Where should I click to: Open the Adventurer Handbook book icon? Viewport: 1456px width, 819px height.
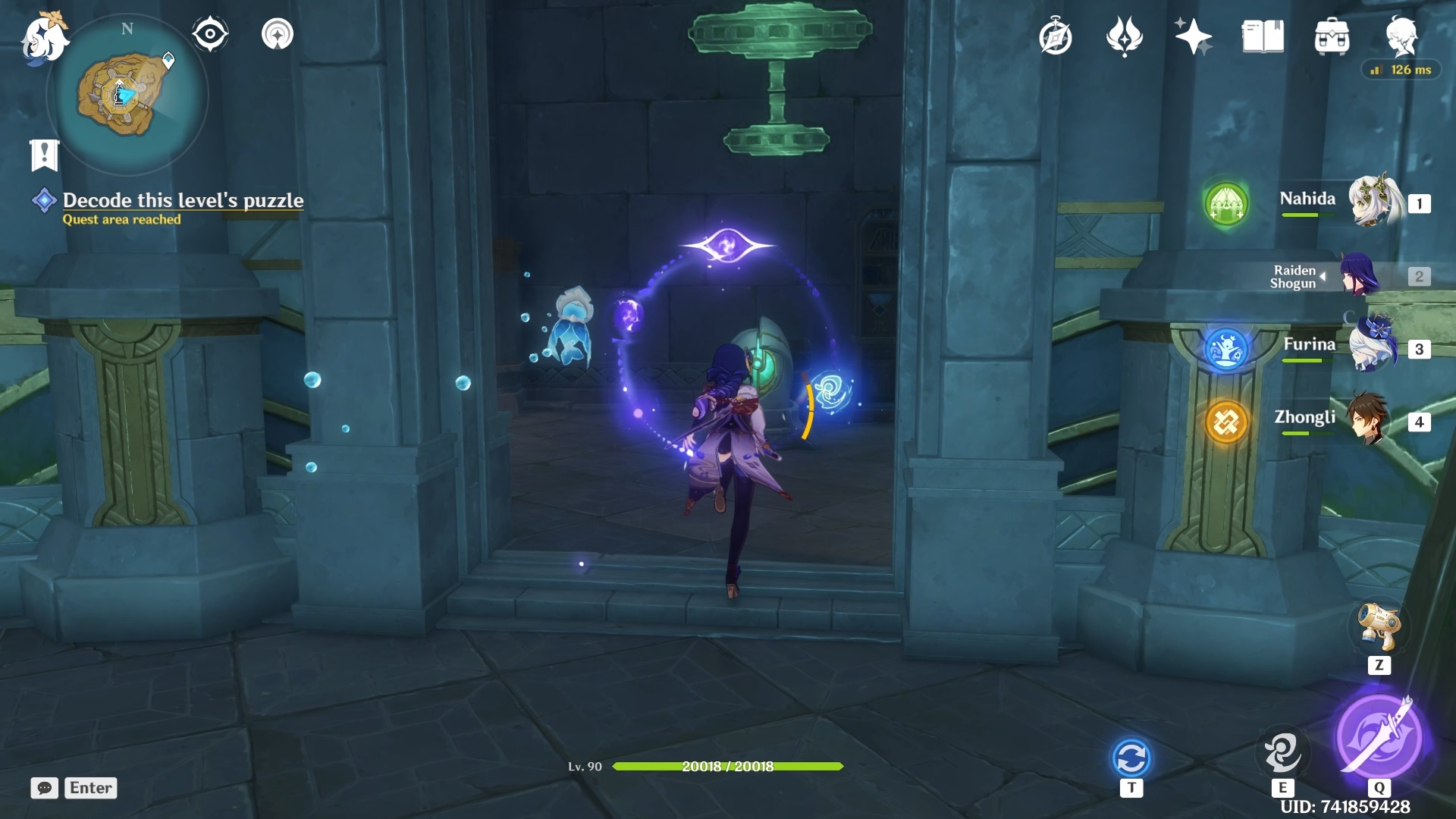click(1263, 36)
